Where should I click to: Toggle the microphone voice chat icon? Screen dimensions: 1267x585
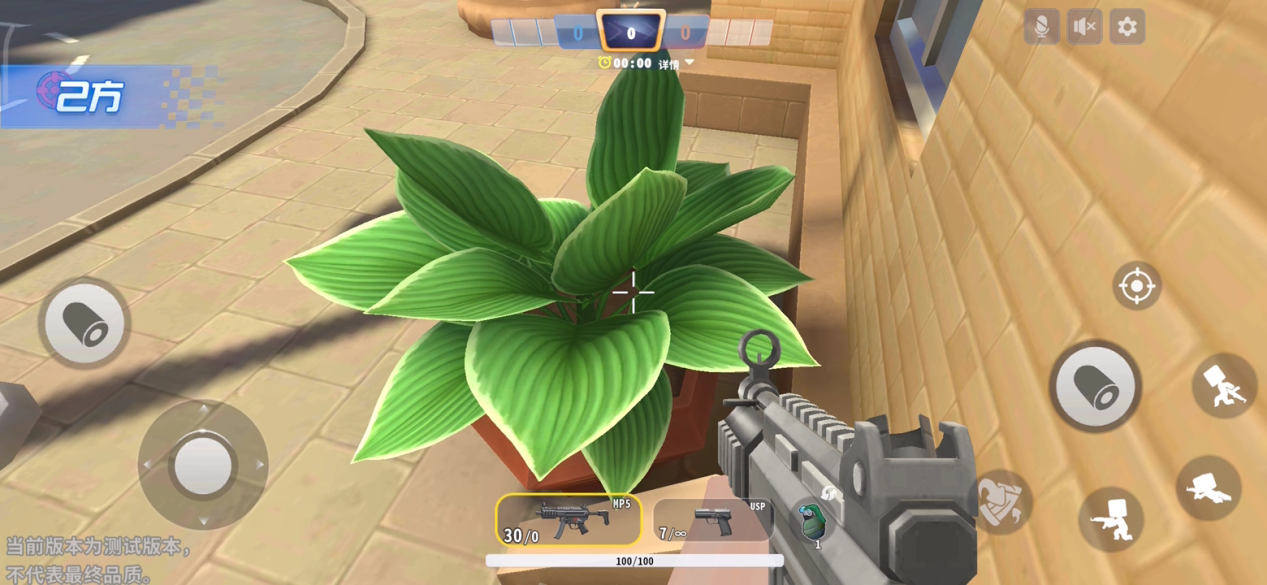[x=1041, y=27]
